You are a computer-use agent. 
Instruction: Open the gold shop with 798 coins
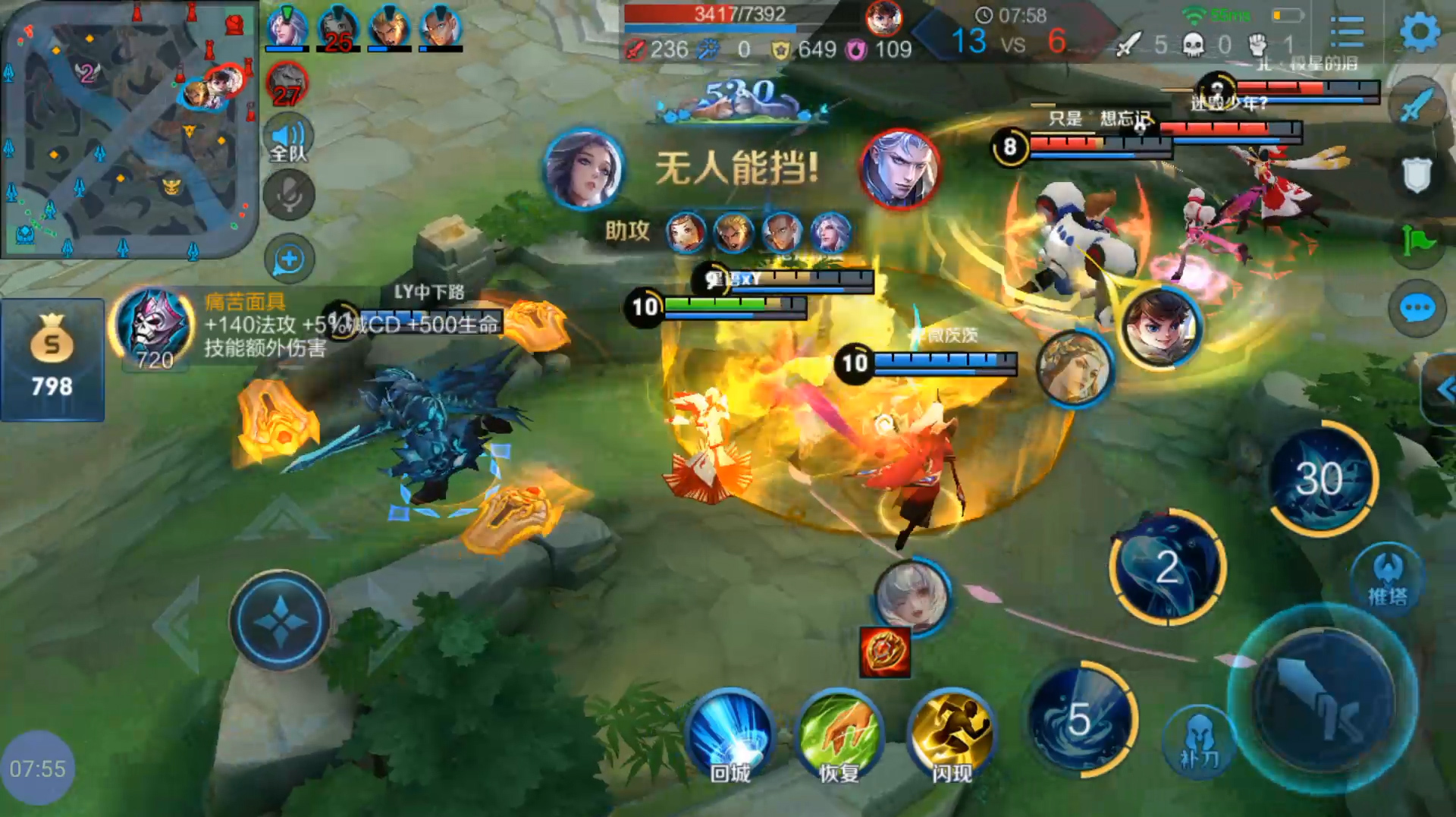52,360
